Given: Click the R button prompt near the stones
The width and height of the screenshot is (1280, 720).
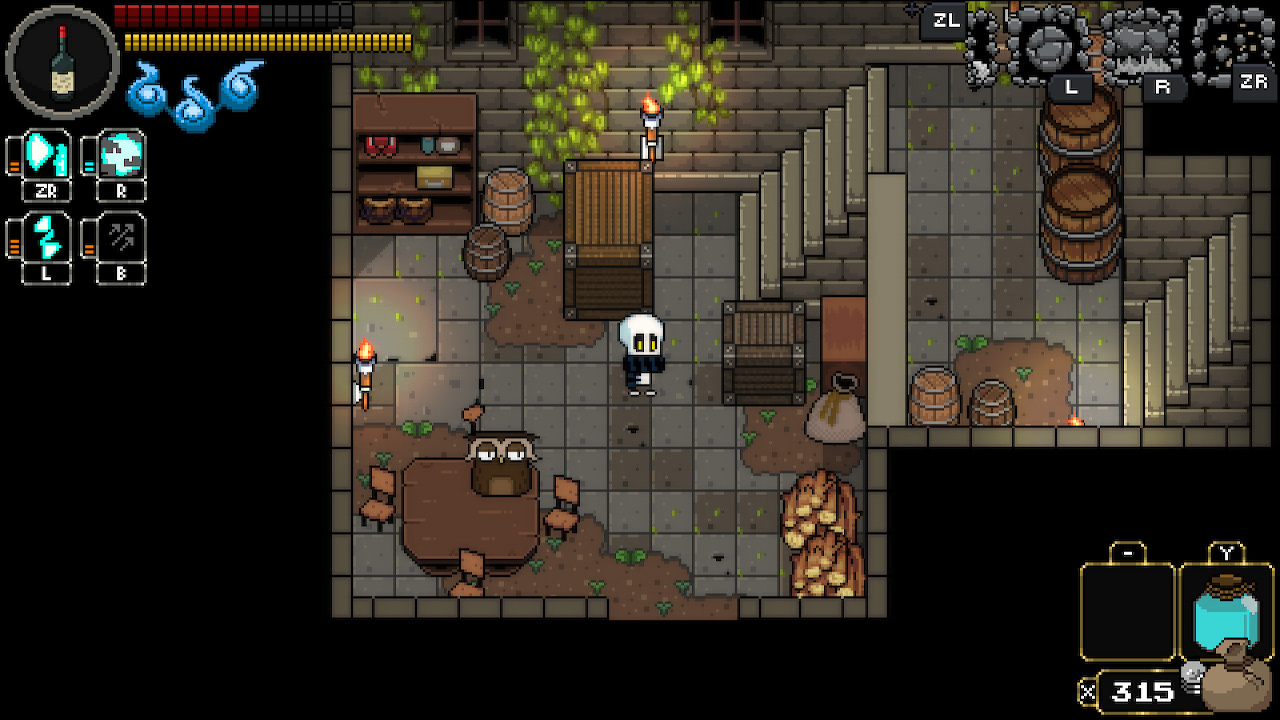Looking at the screenshot, I should (x=1162, y=86).
